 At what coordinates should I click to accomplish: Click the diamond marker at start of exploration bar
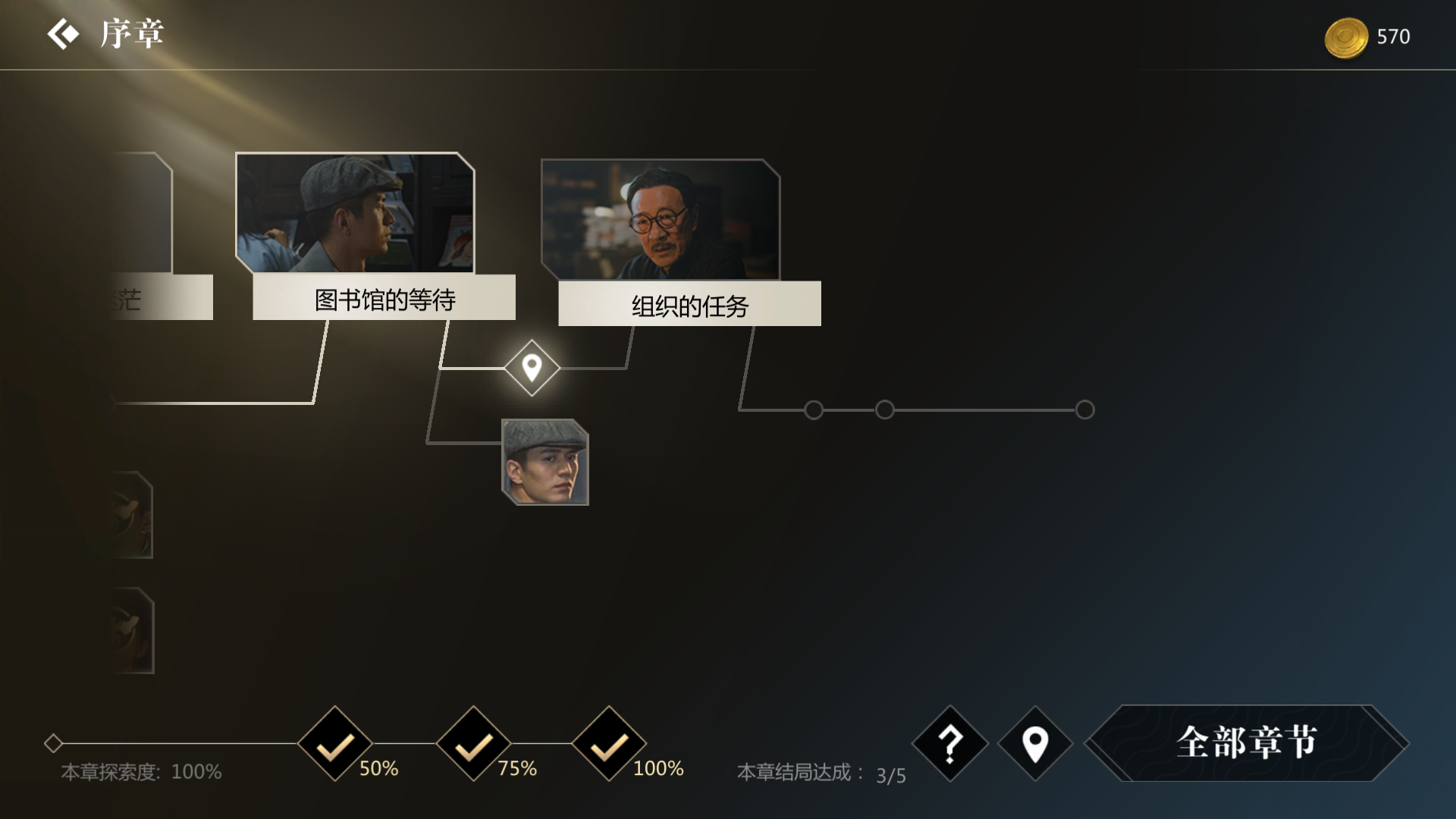pyautogui.click(x=53, y=744)
